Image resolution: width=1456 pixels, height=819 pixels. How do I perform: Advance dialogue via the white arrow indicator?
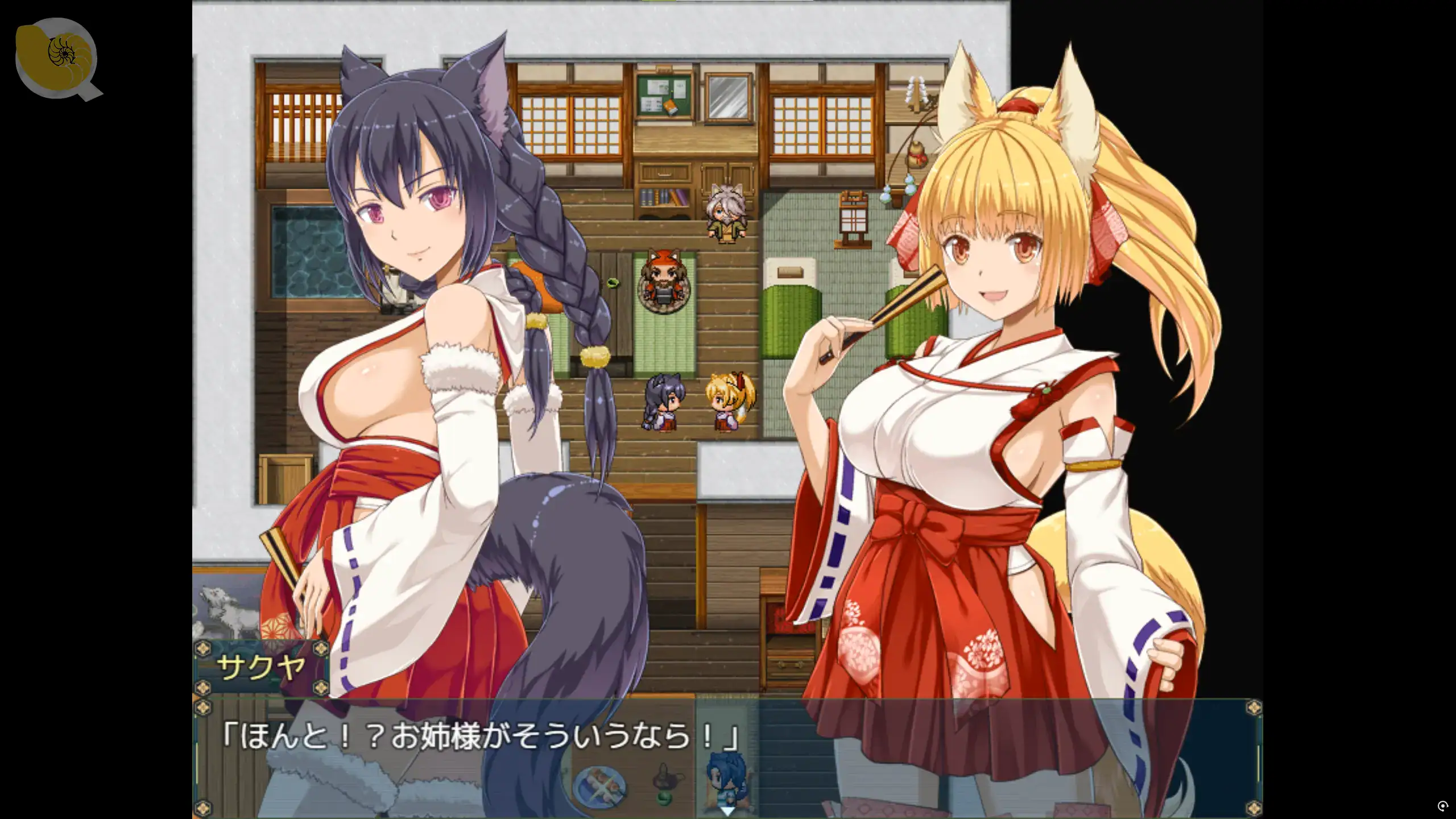click(x=727, y=810)
